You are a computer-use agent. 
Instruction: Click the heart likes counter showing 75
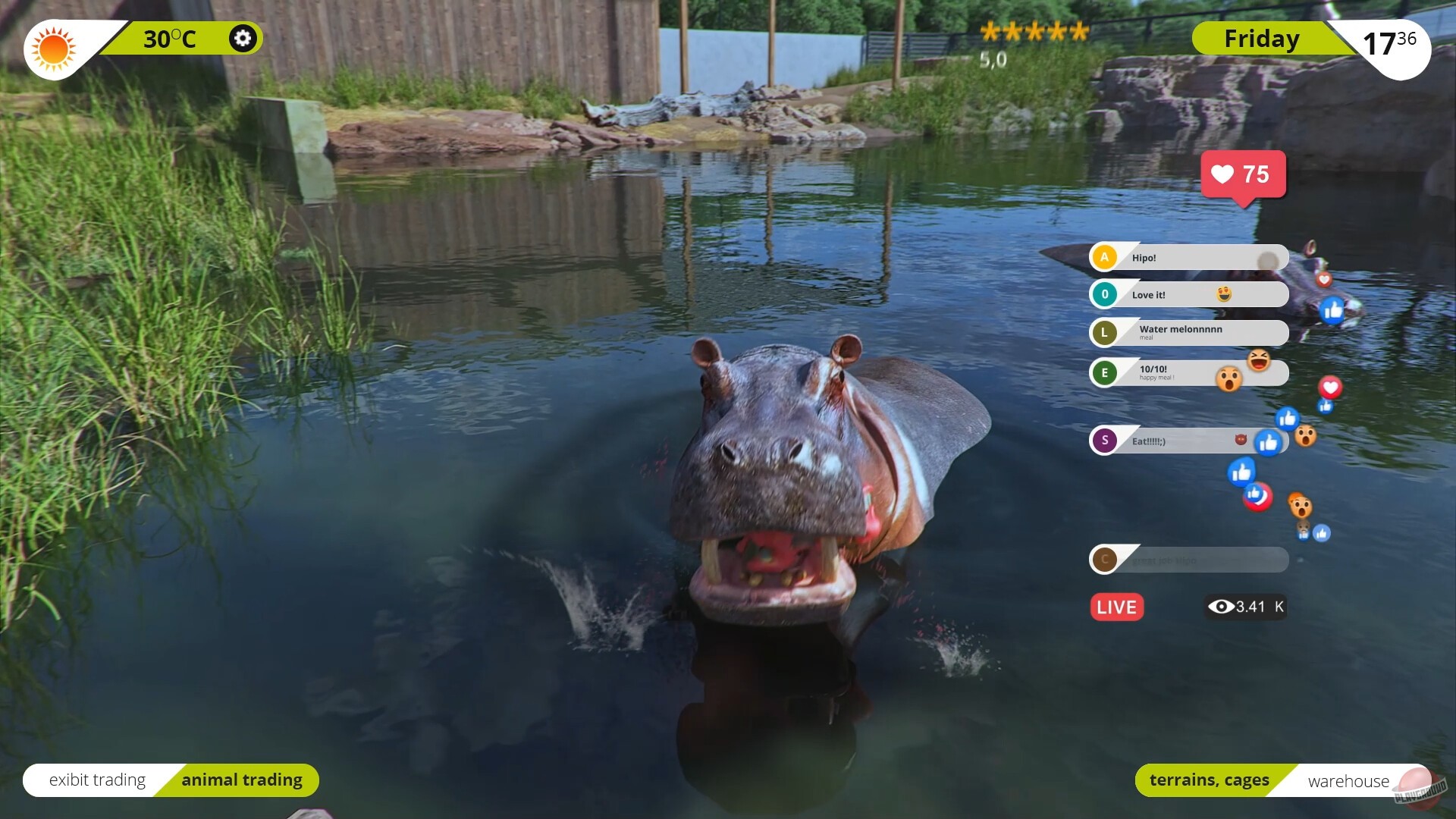(1244, 176)
